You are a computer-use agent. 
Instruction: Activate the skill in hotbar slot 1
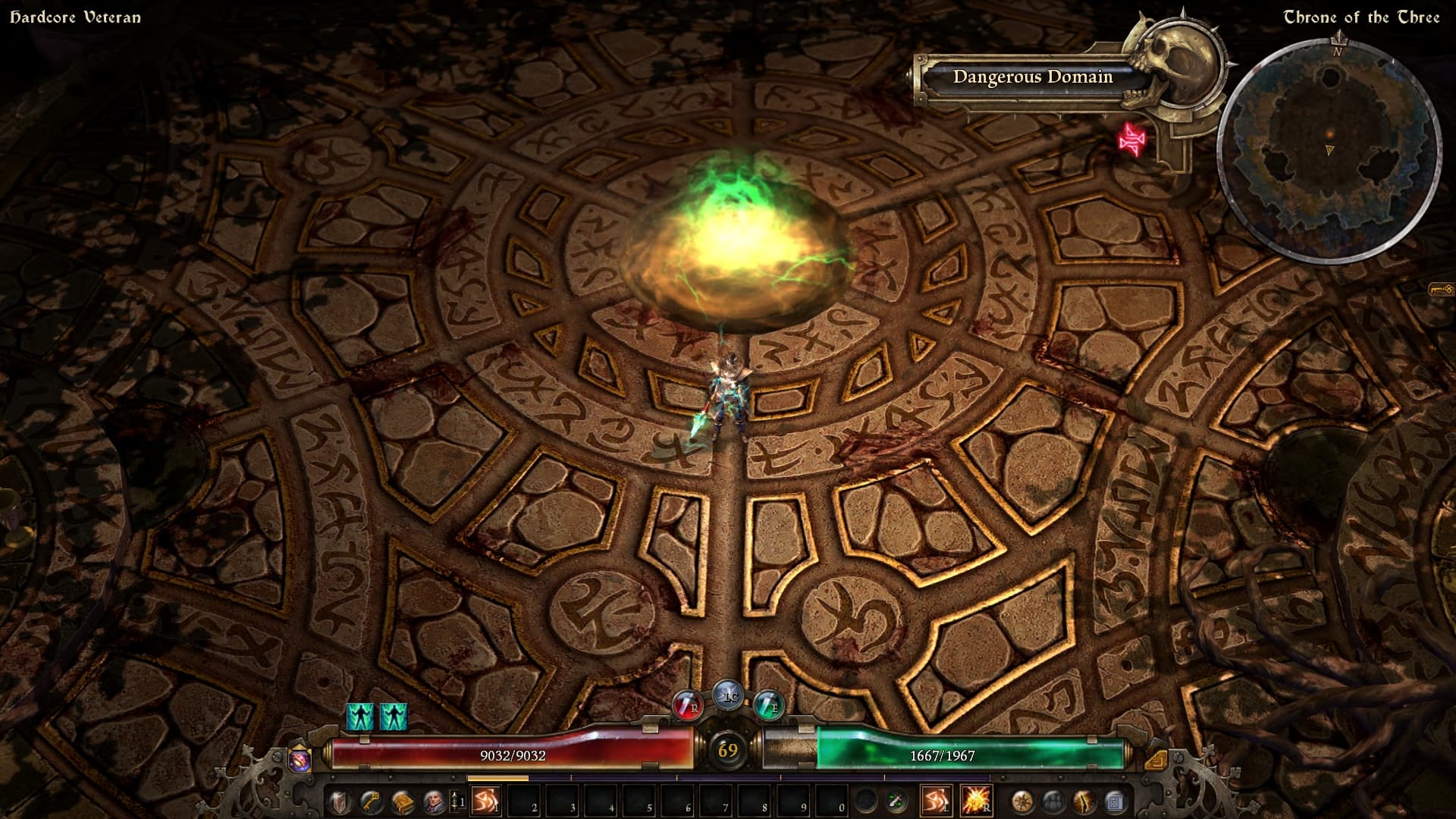pyautogui.click(x=485, y=801)
